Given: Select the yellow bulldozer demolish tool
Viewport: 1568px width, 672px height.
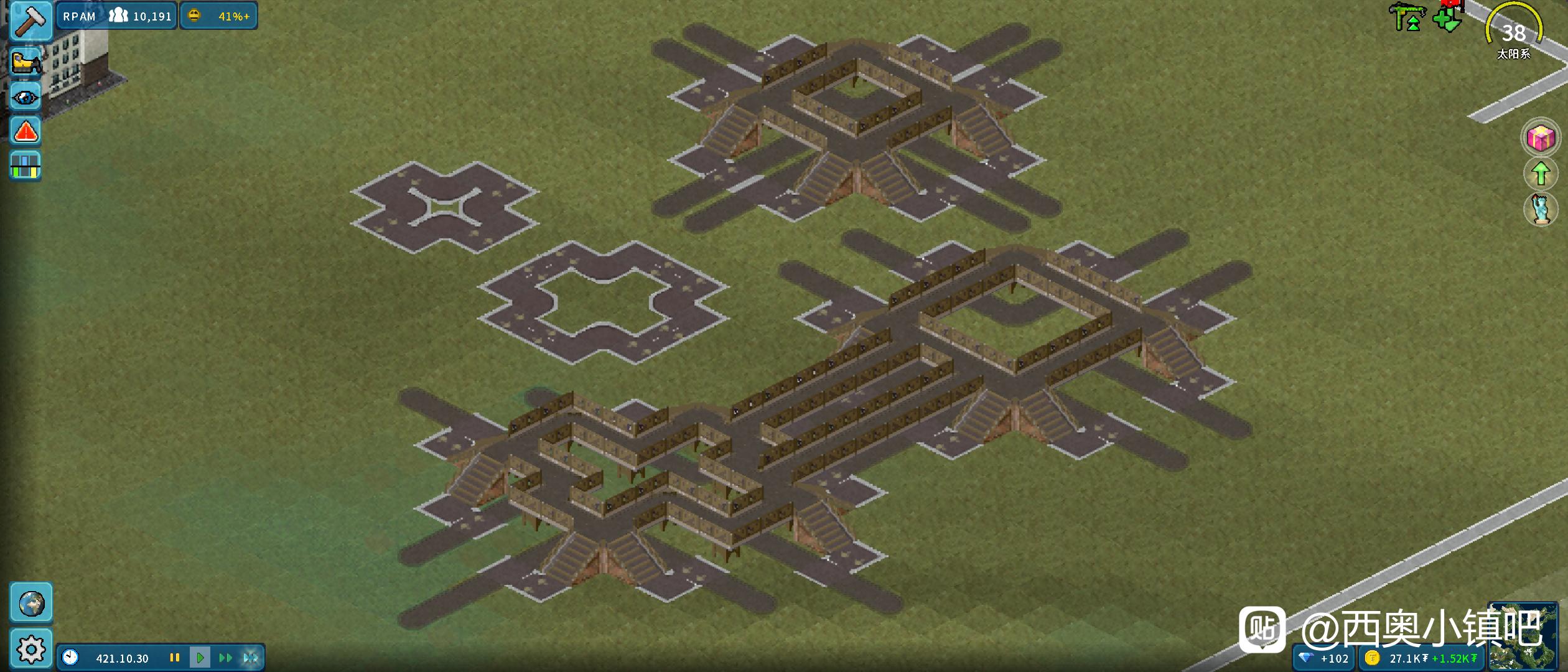Looking at the screenshot, I should tap(26, 62).
